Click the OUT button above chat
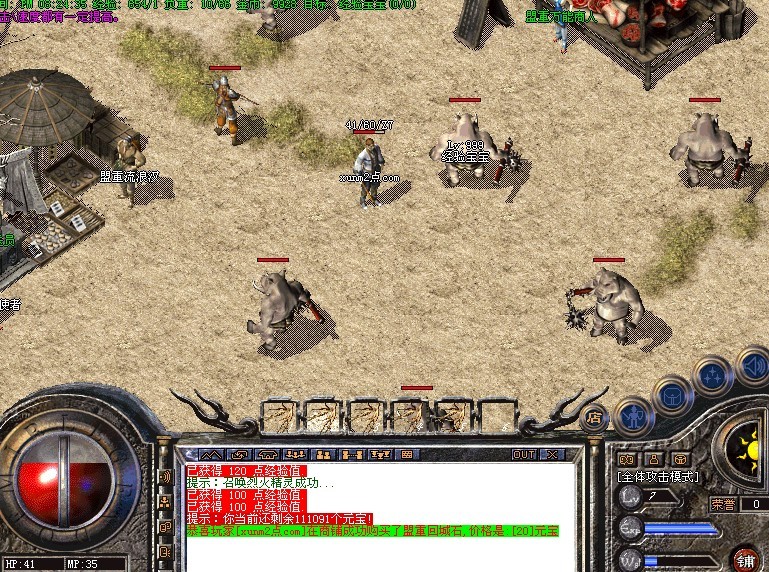This screenshot has height=572, width=769. (524, 455)
